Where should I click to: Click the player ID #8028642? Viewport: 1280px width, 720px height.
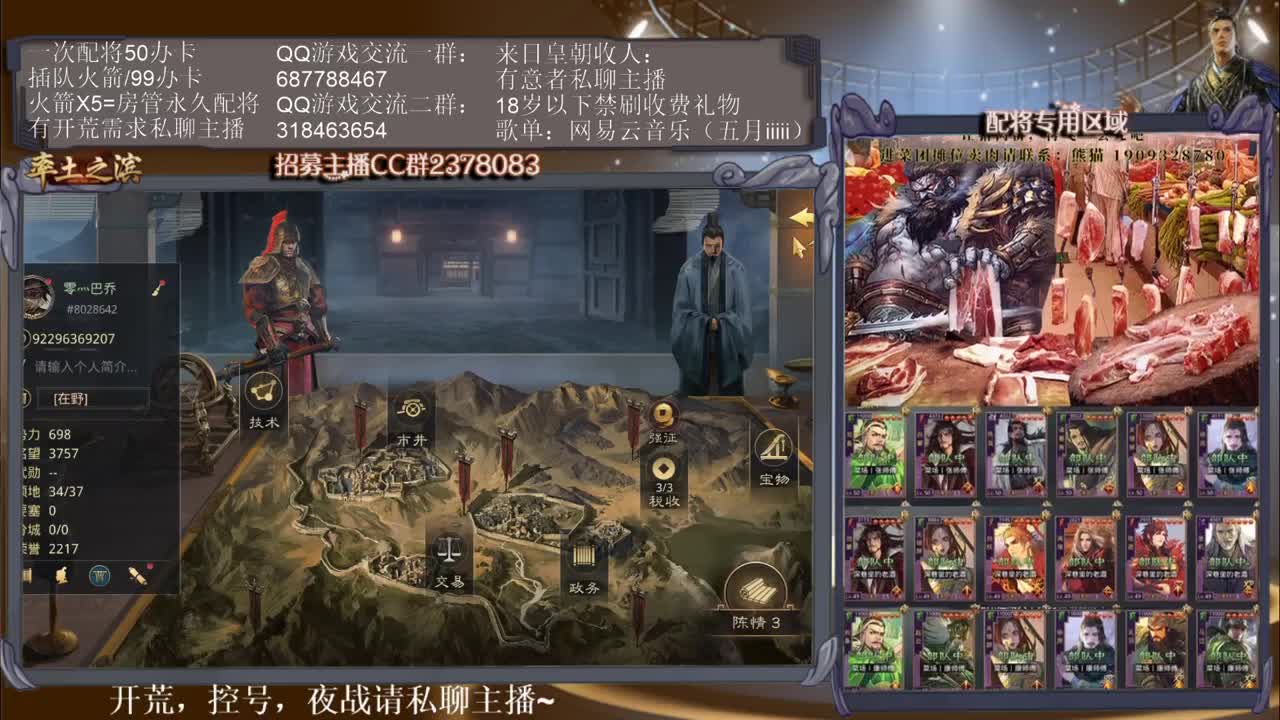pyautogui.click(x=92, y=308)
